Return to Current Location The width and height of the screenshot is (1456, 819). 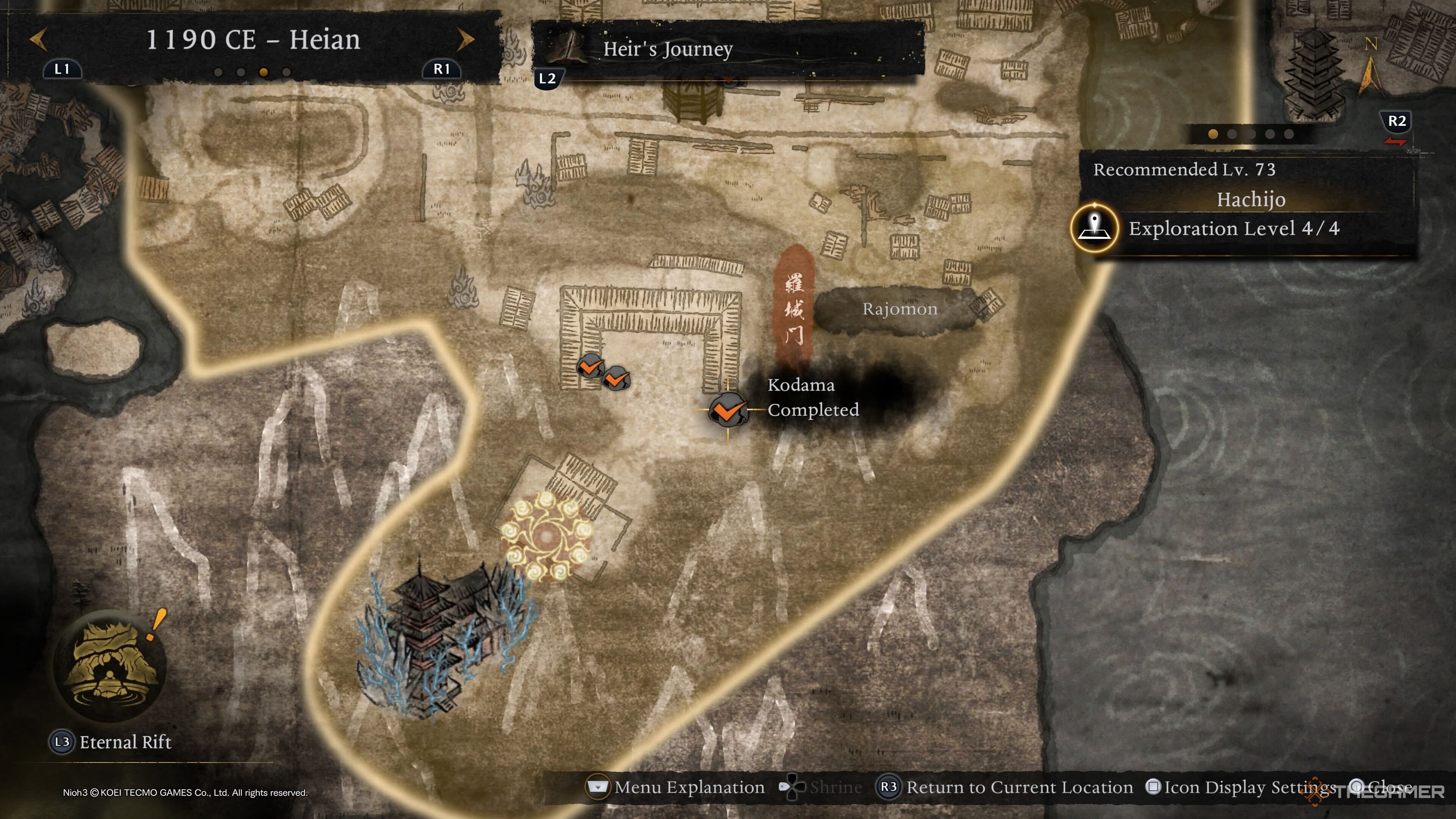(1004, 788)
